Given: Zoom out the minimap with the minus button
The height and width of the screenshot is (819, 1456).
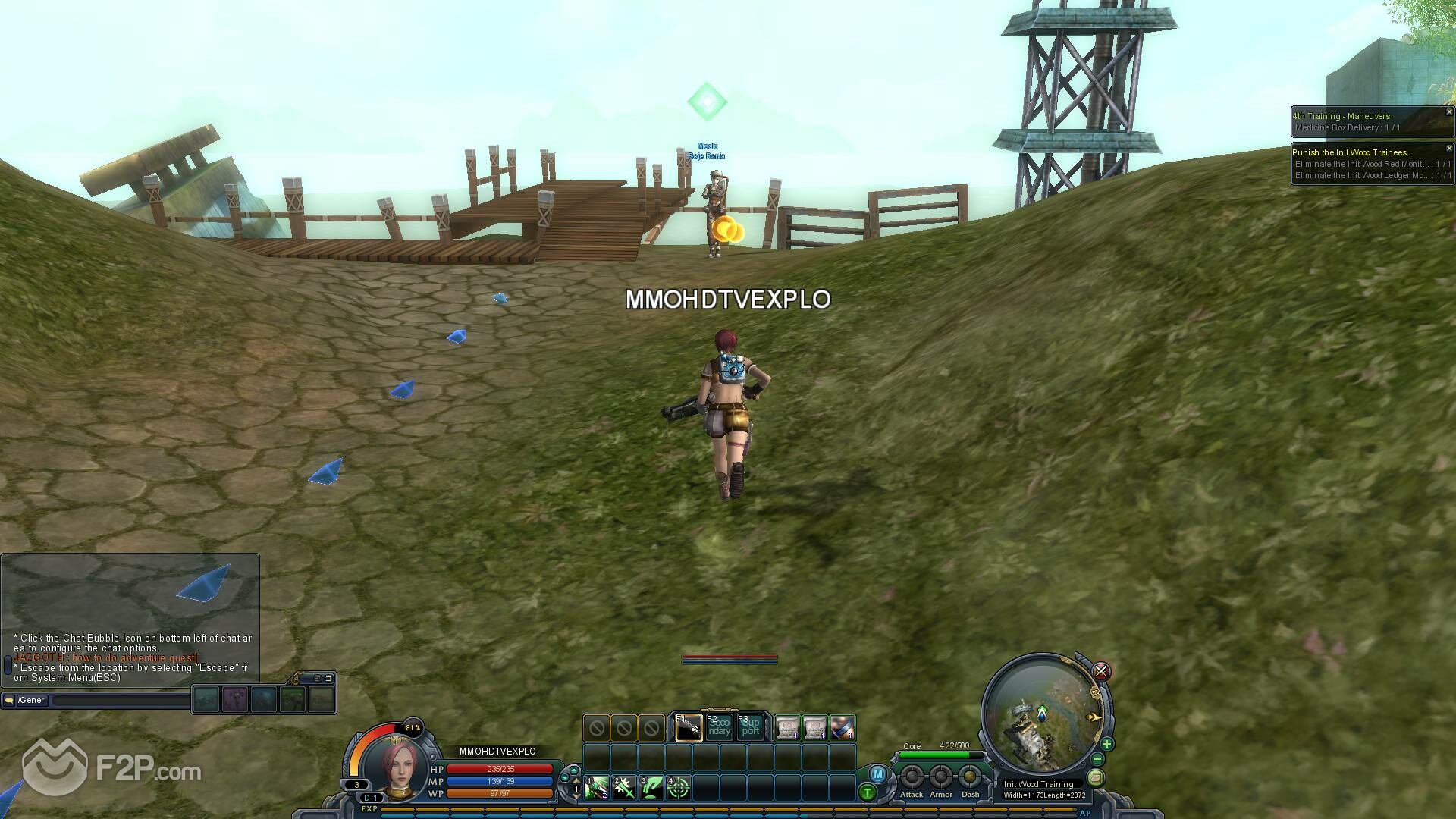Looking at the screenshot, I should (1097, 759).
